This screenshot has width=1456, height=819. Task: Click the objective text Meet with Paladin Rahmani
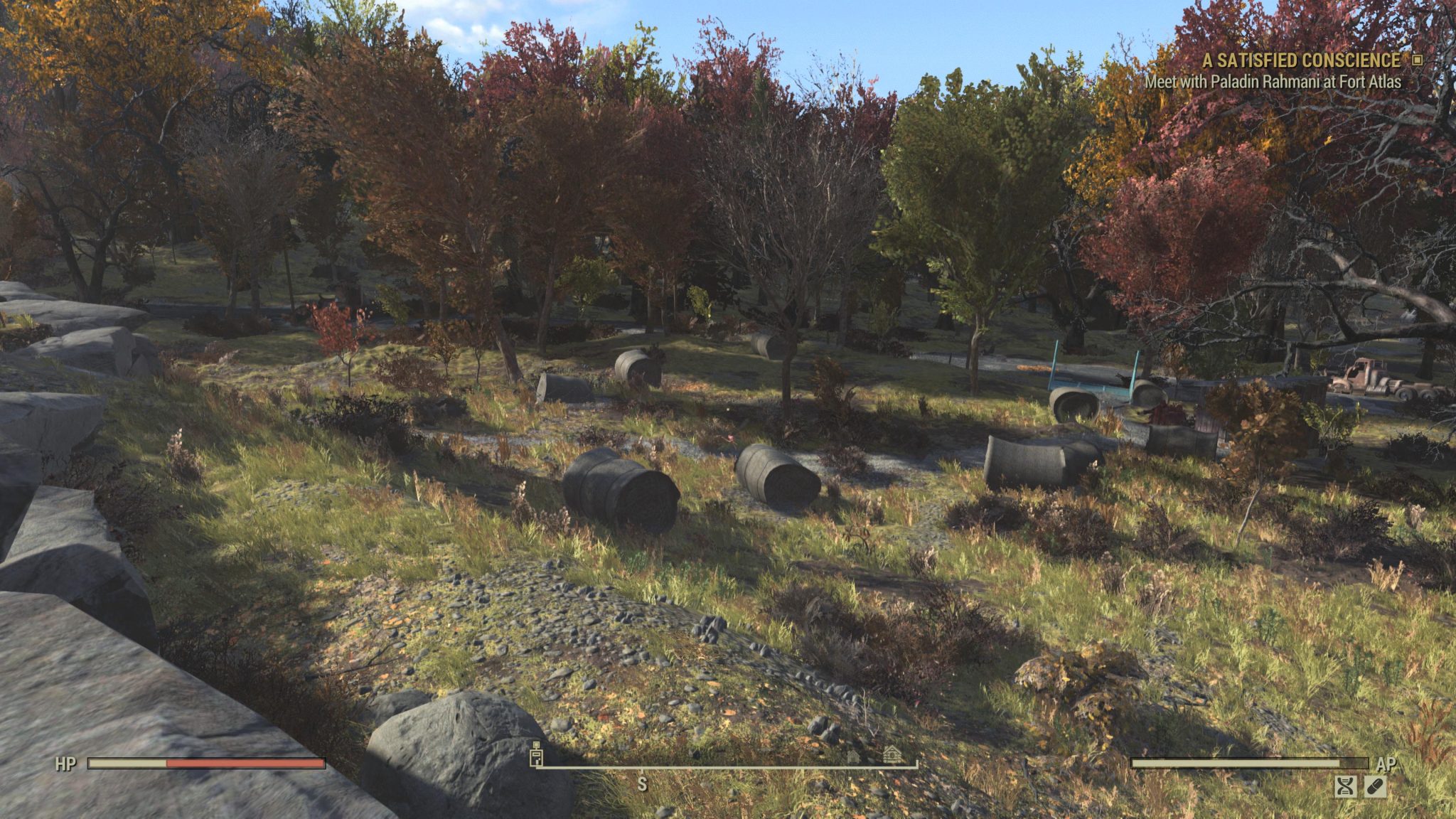1273,83
